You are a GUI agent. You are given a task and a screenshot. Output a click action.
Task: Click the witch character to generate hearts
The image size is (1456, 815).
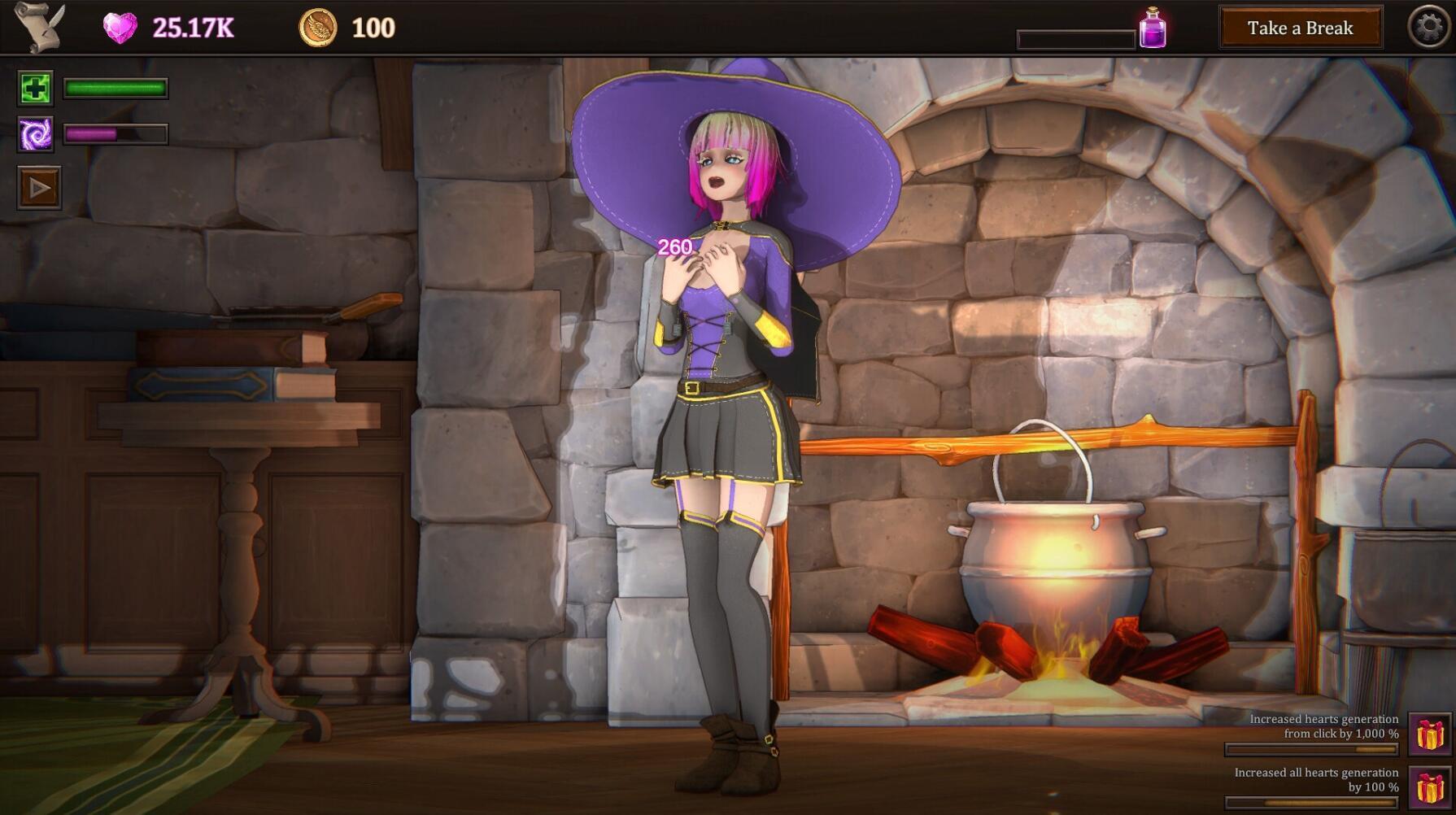coord(724,366)
